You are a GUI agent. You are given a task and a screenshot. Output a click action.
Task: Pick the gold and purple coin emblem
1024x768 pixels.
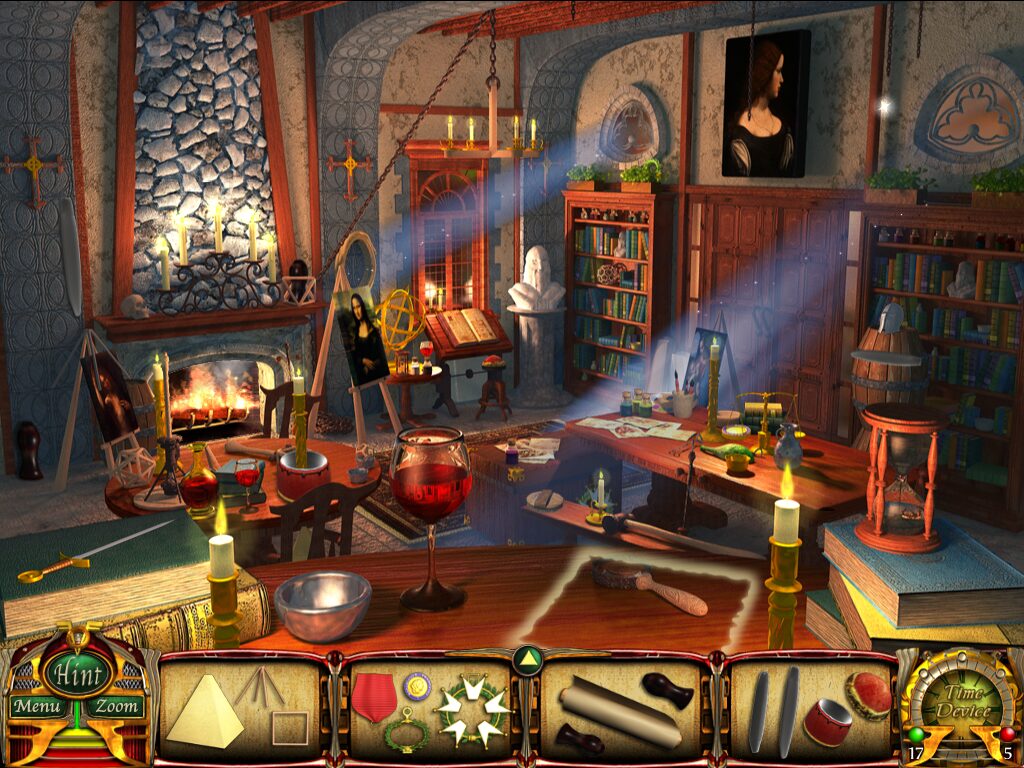click(417, 686)
